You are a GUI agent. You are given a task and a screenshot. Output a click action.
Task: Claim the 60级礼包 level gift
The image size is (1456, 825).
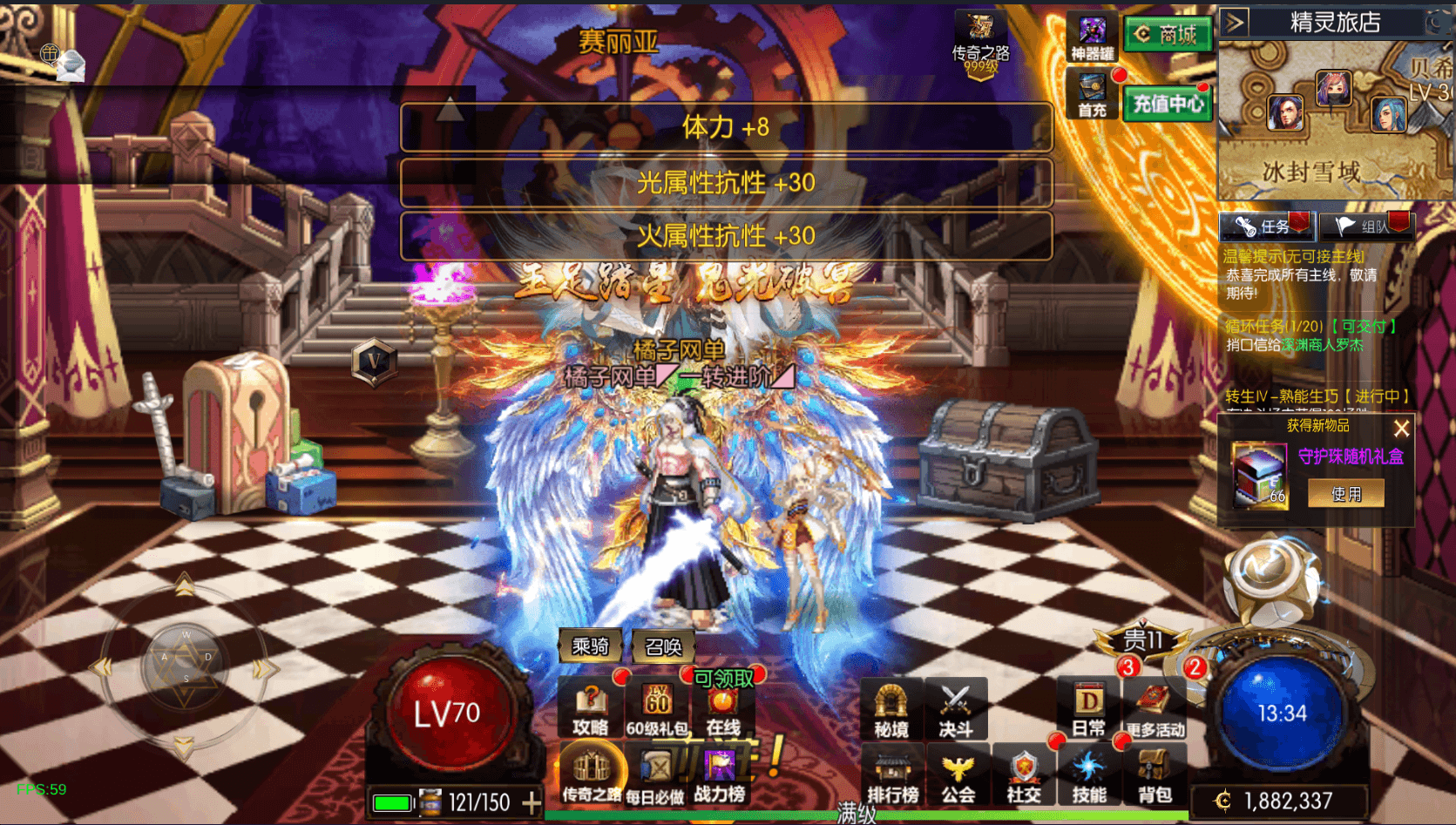click(656, 709)
